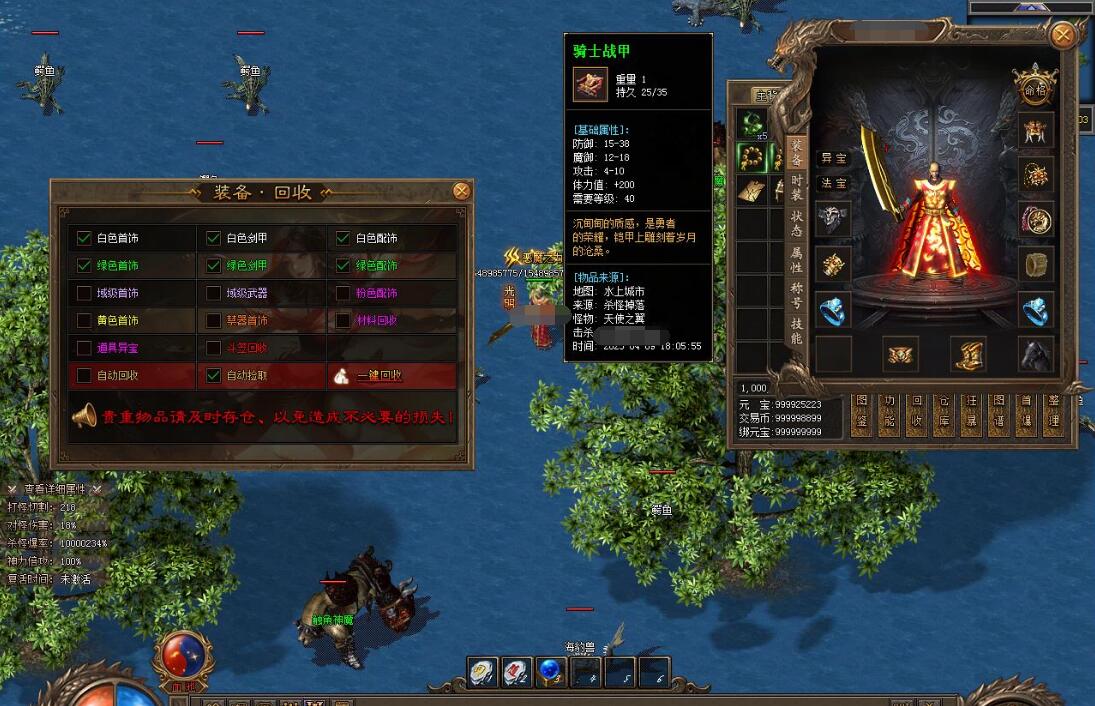Viewport: 1095px width, 706px height.
Task: Toggle the 白色配饰 checkbox
Action: point(343,238)
